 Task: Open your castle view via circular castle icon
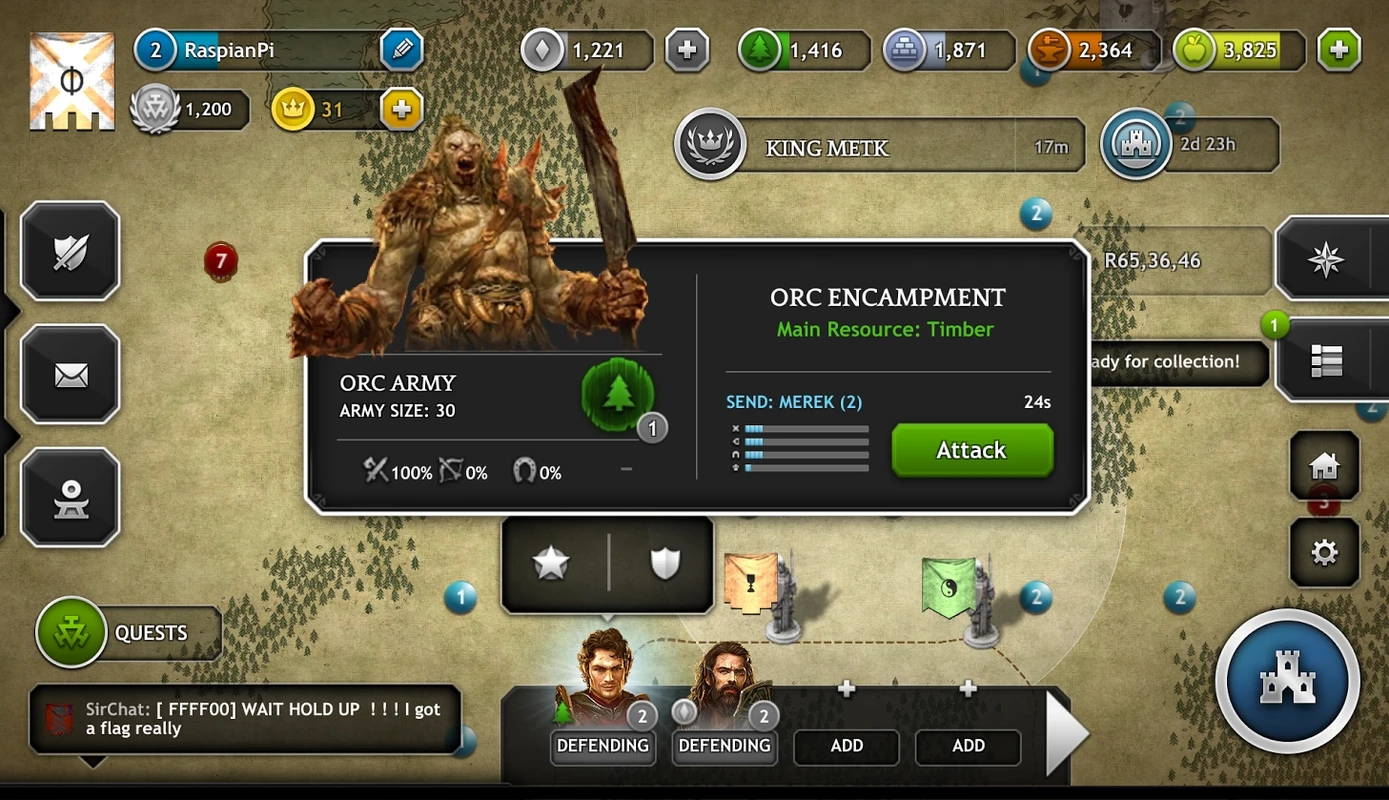[x=1288, y=682]
